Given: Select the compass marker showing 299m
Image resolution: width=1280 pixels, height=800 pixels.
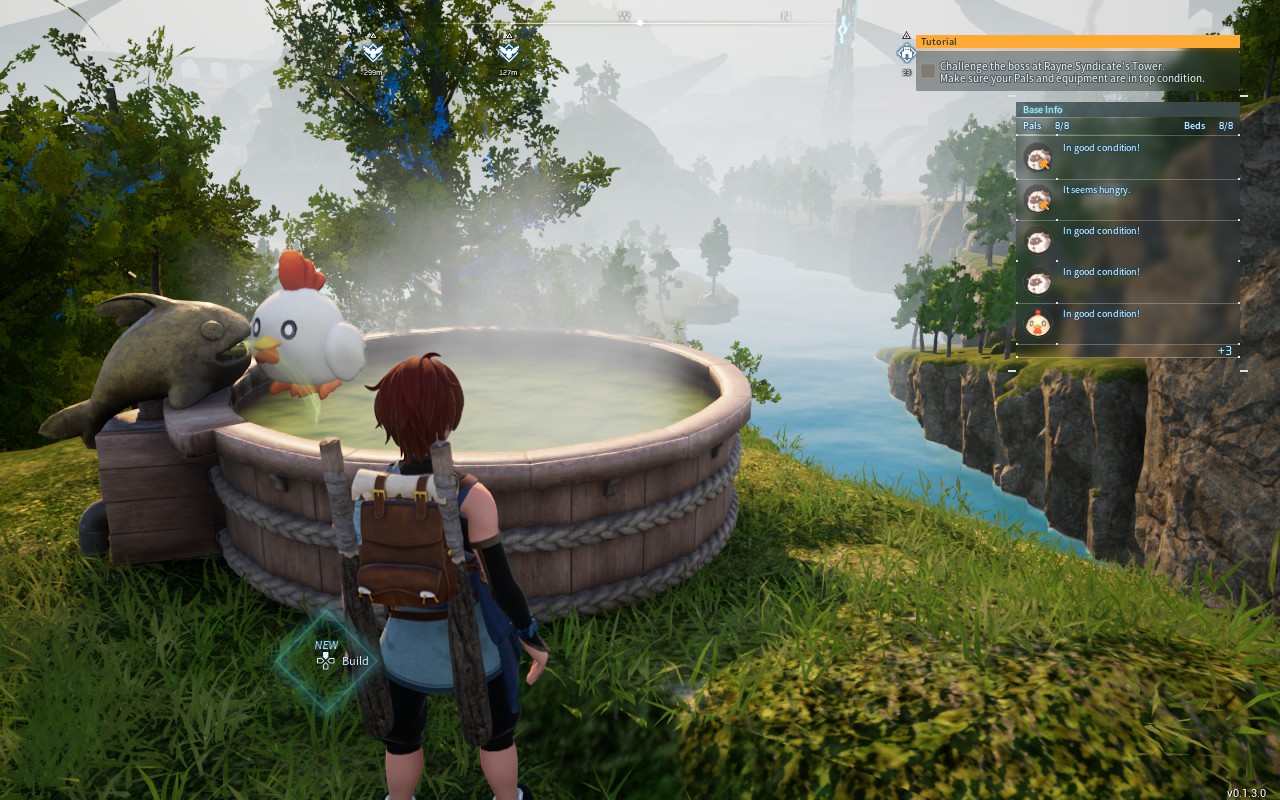Looking at the screenshot, I should [x=372, y=53].
